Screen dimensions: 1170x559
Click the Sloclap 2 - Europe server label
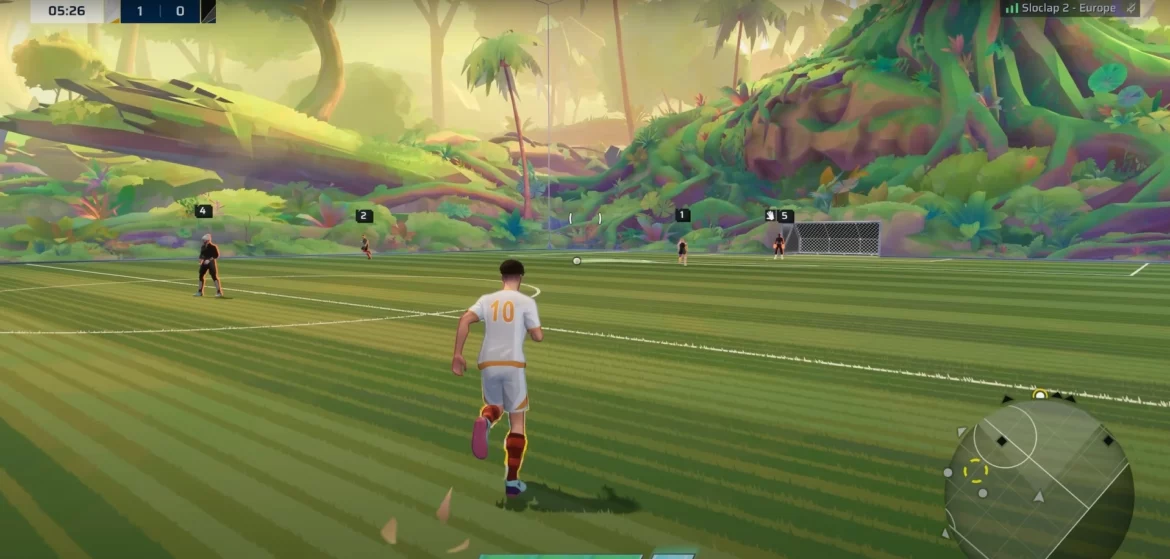(x=1068, y=8)
